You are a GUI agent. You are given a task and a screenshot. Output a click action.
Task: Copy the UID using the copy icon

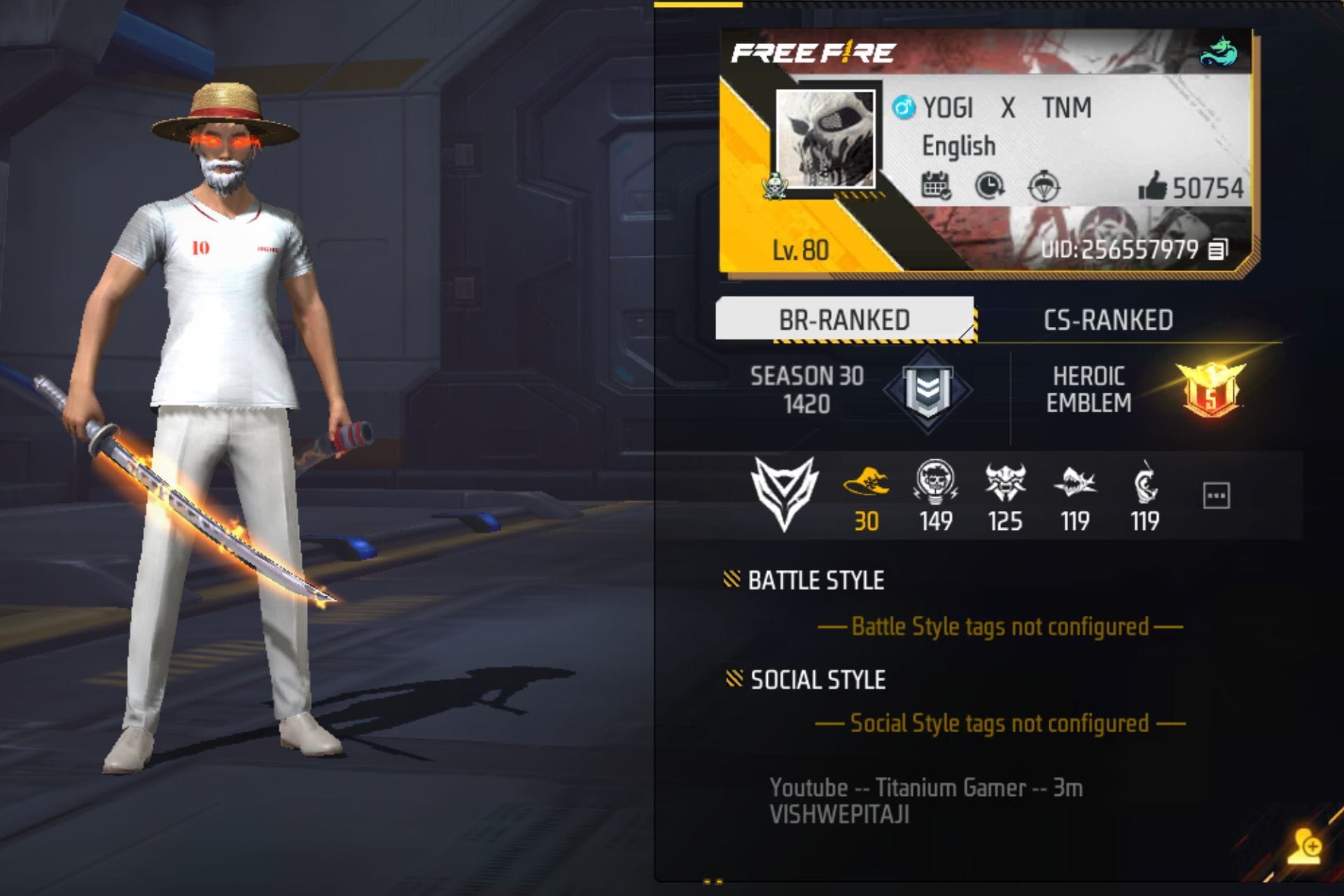click(x=1217, y=248)
